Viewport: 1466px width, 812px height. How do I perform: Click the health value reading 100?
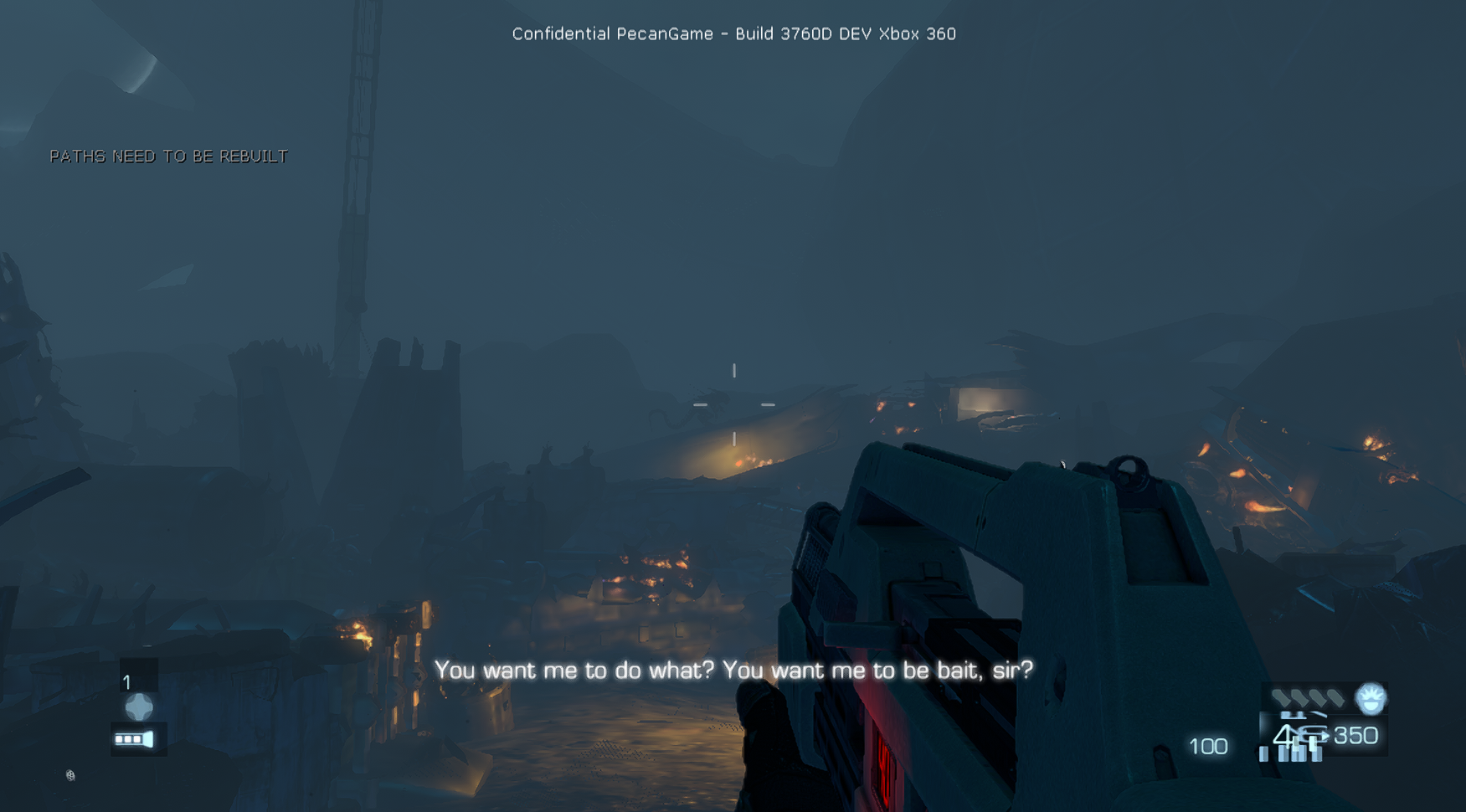pos(1207,746)
